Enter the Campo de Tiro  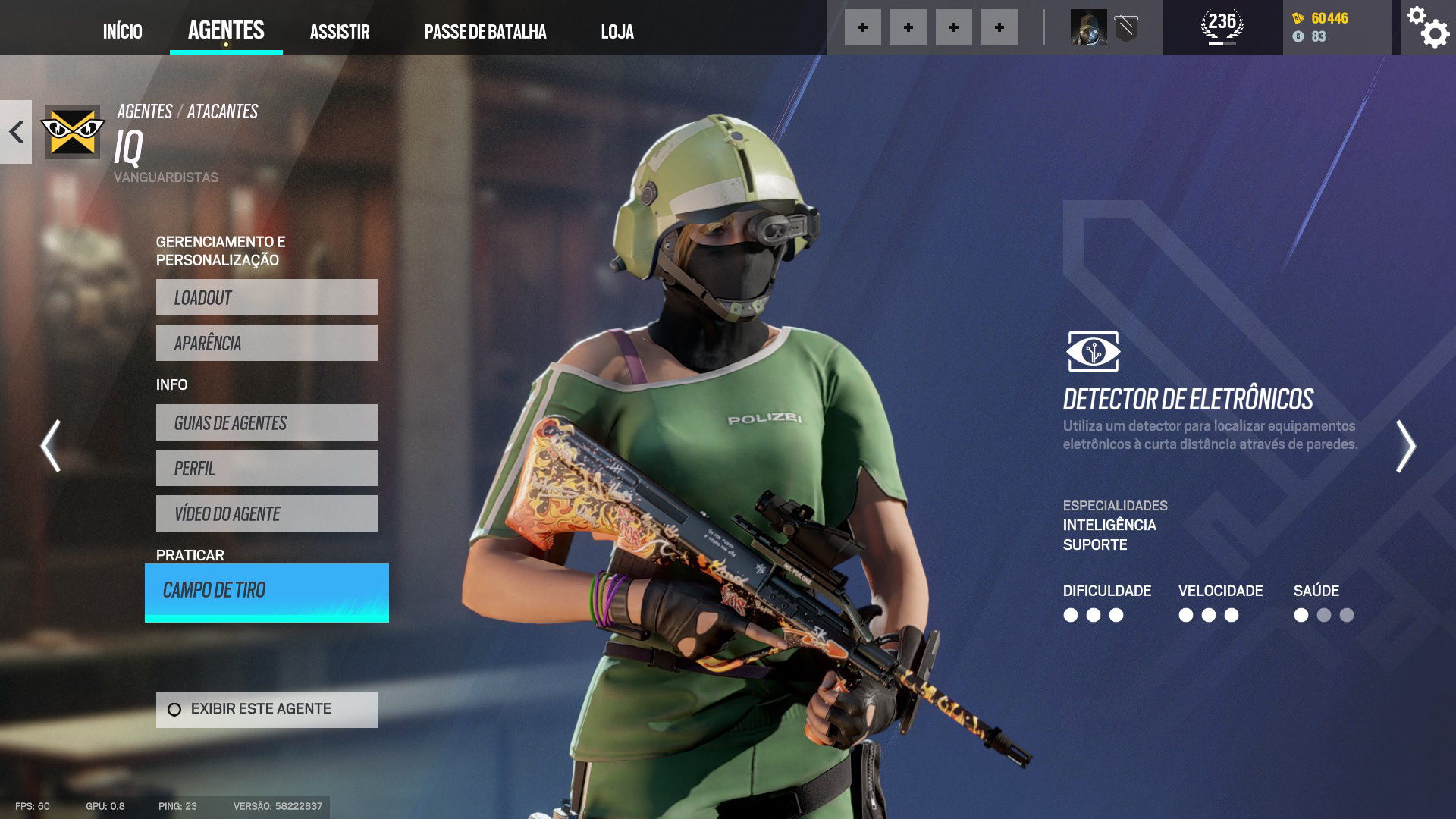click(266, 591)
